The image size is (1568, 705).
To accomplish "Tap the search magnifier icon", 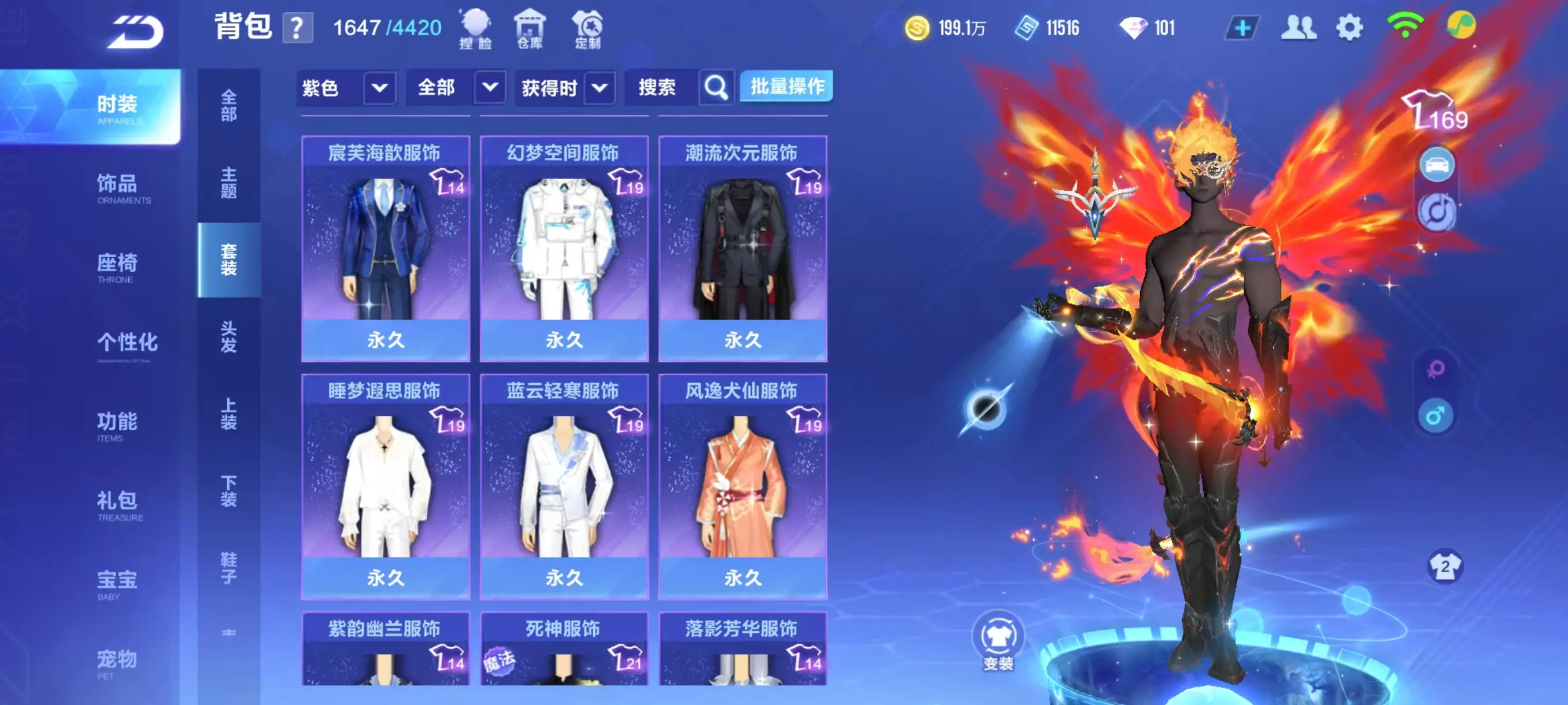I will [716, 87].
